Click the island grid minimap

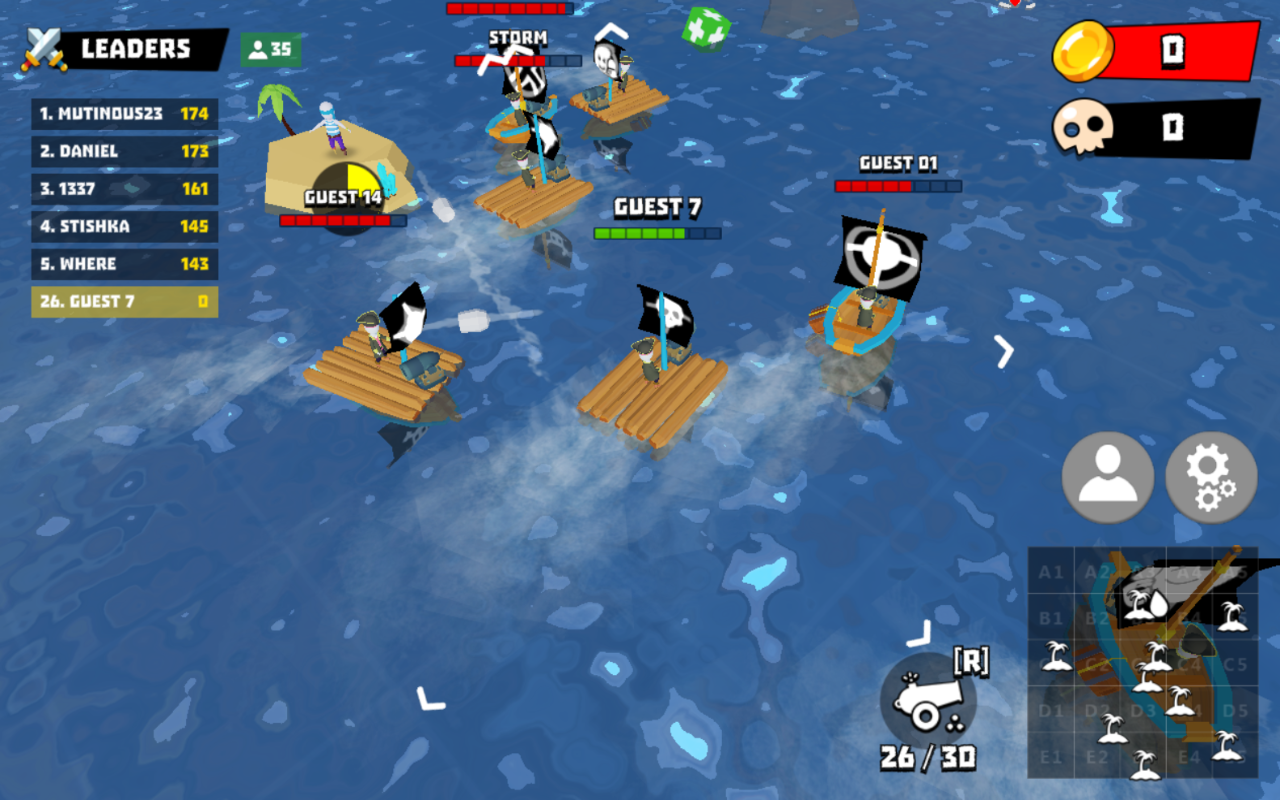pos(1143,662)
